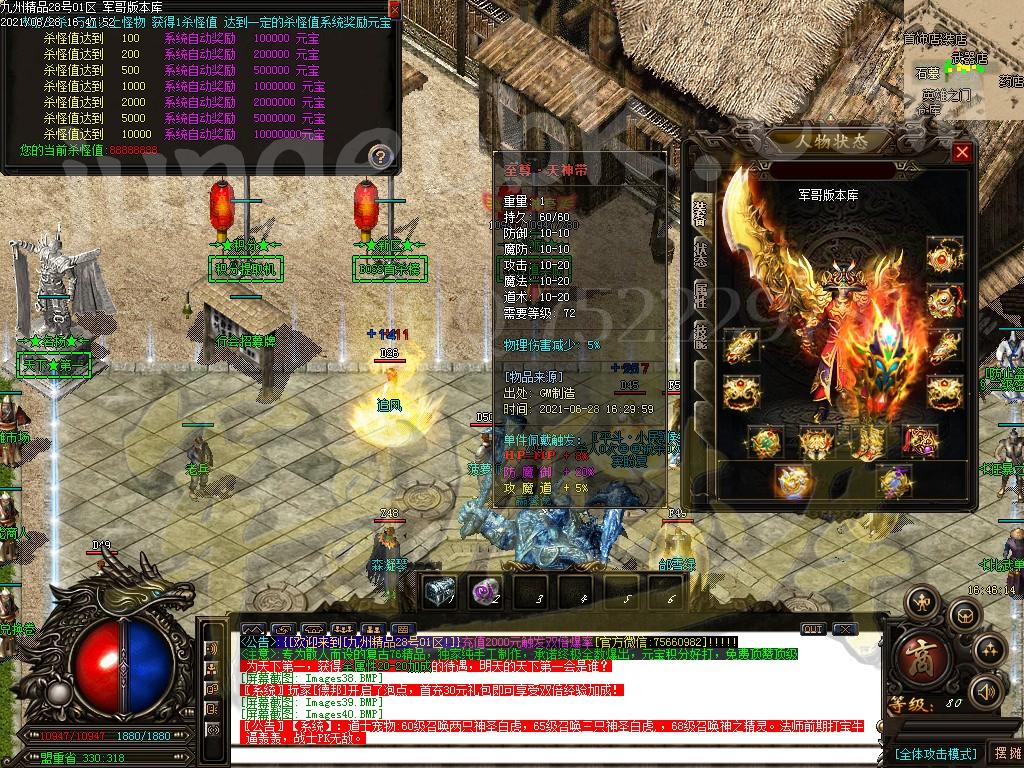1024x768 pixels.
Task: Open the character figure round button
Action: [922, 603]
